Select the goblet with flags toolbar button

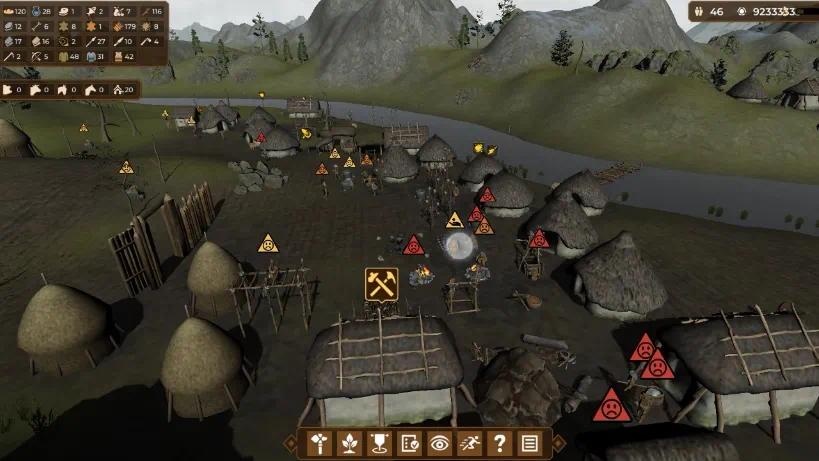(x=379, y=442)
